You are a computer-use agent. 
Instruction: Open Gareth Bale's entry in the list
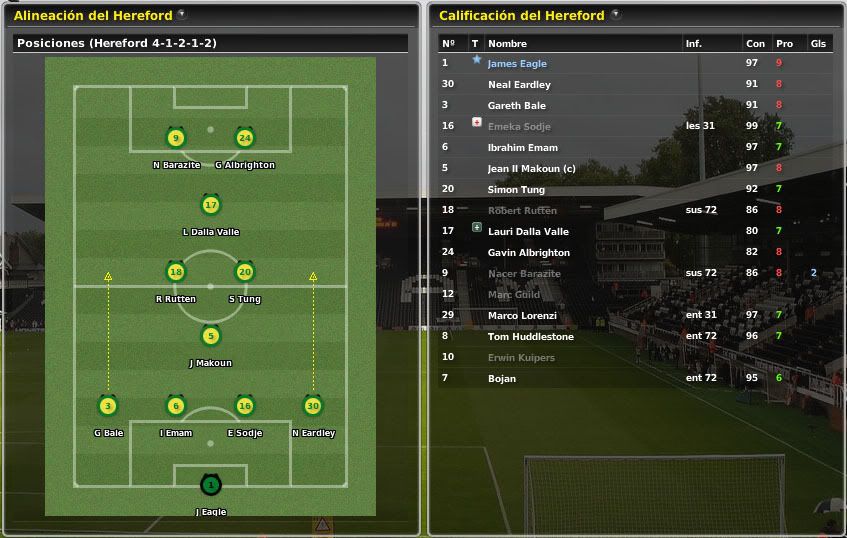pos(516,105)
